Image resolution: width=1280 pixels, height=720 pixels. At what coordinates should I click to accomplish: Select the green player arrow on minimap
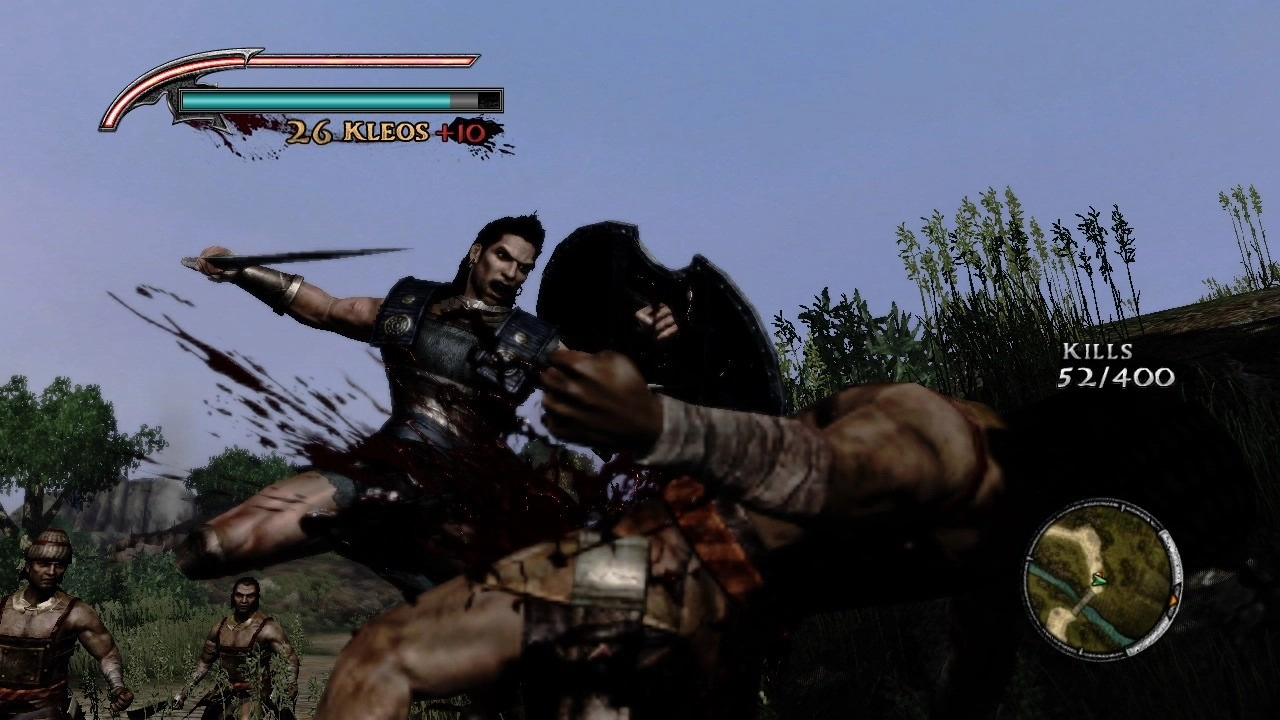(1100, 579)
